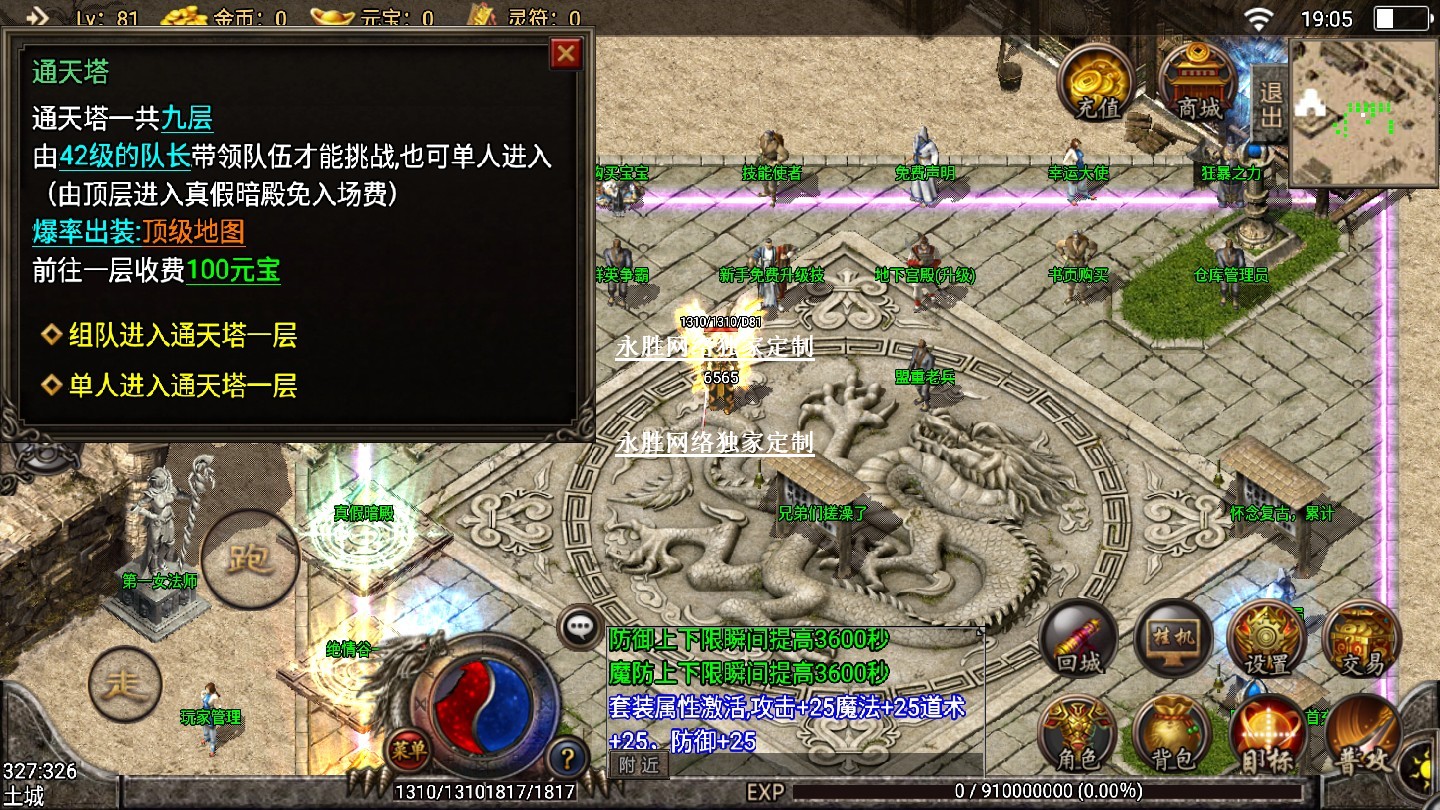Close the 通天塔 dialog window

(566, 54)
